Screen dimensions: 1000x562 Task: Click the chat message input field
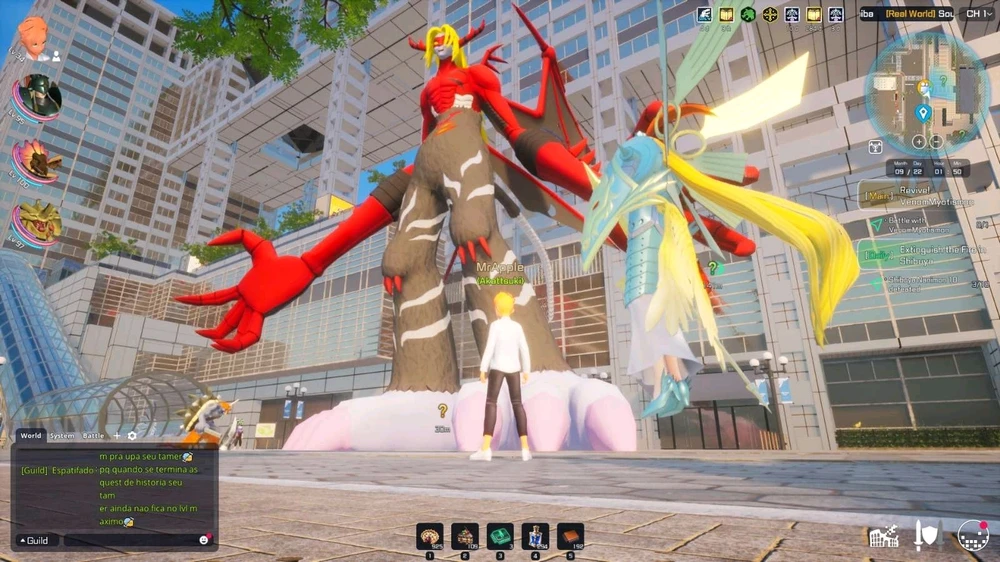coord(128,540)
